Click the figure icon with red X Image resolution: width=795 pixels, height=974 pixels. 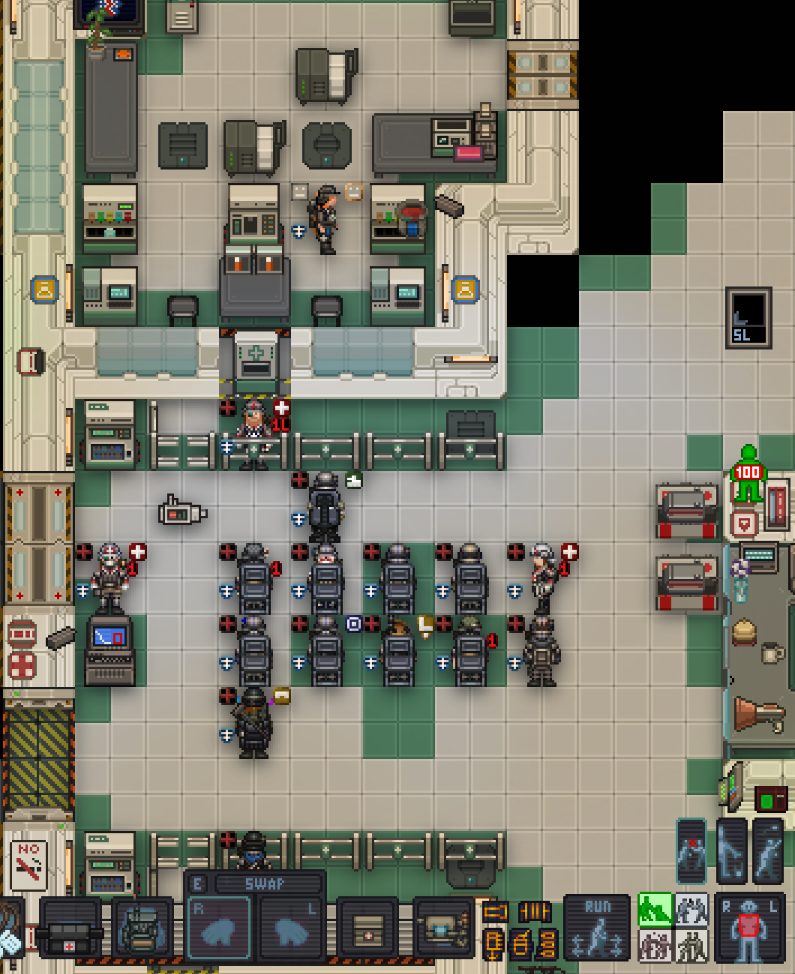point(692,851)
